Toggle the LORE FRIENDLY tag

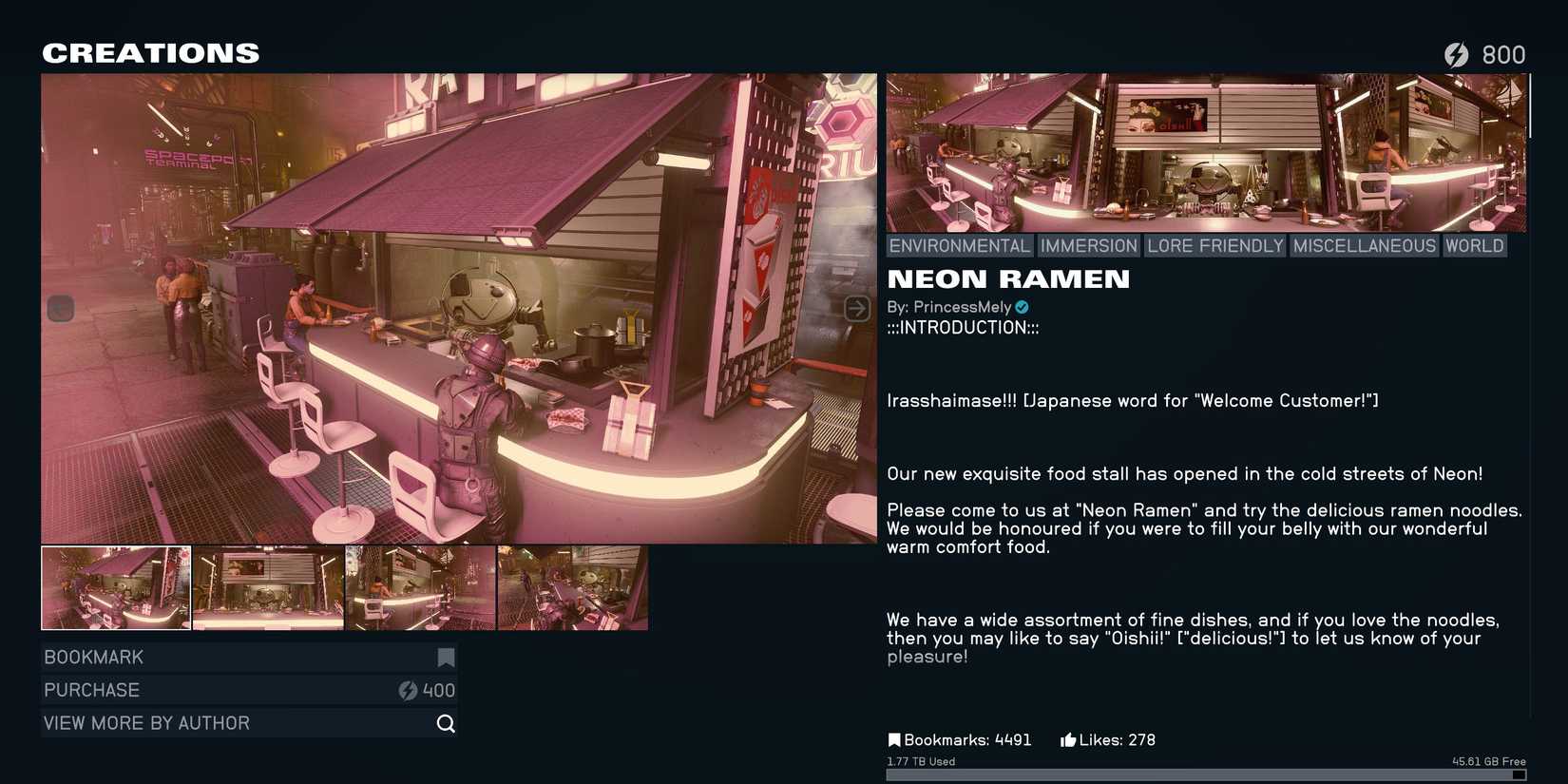1214,245
